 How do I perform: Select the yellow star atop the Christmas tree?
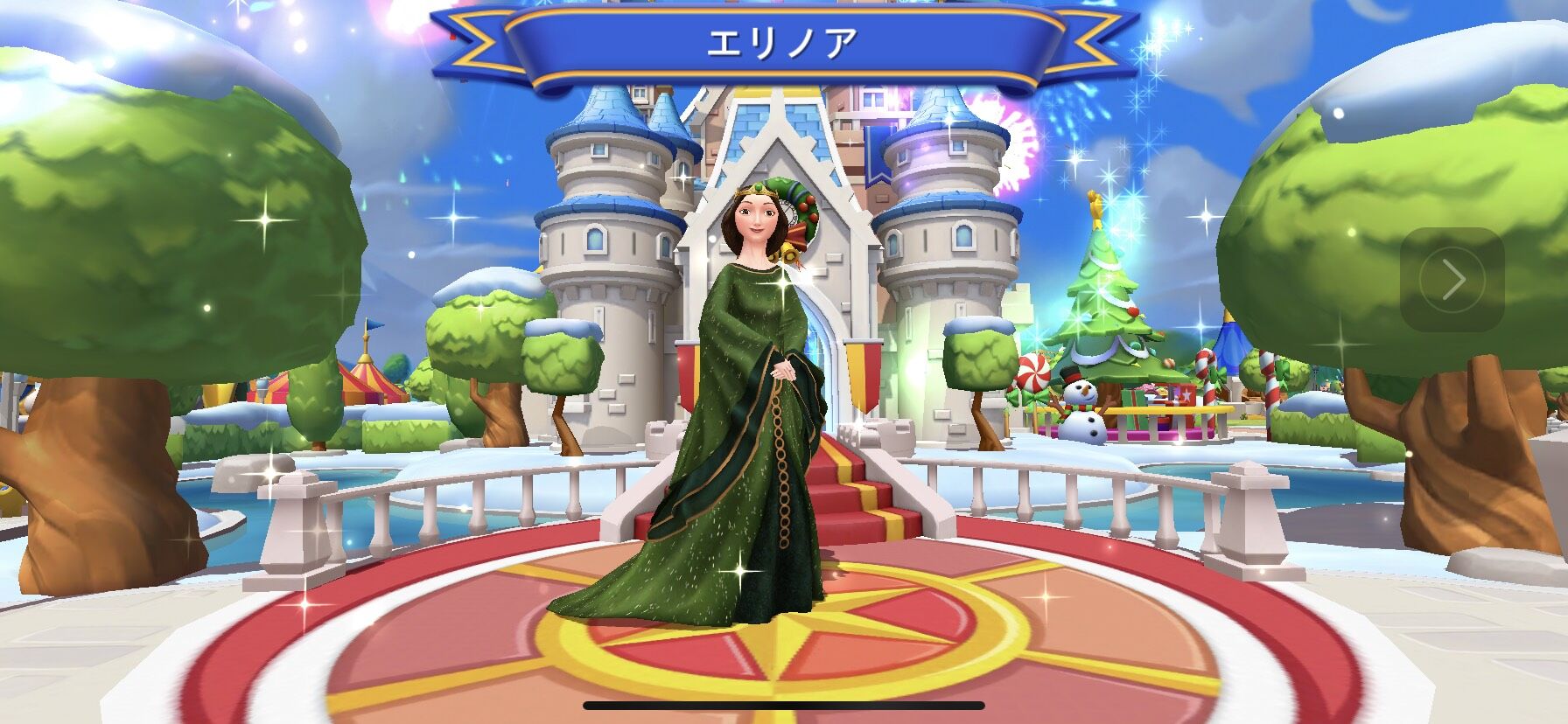1096,205
